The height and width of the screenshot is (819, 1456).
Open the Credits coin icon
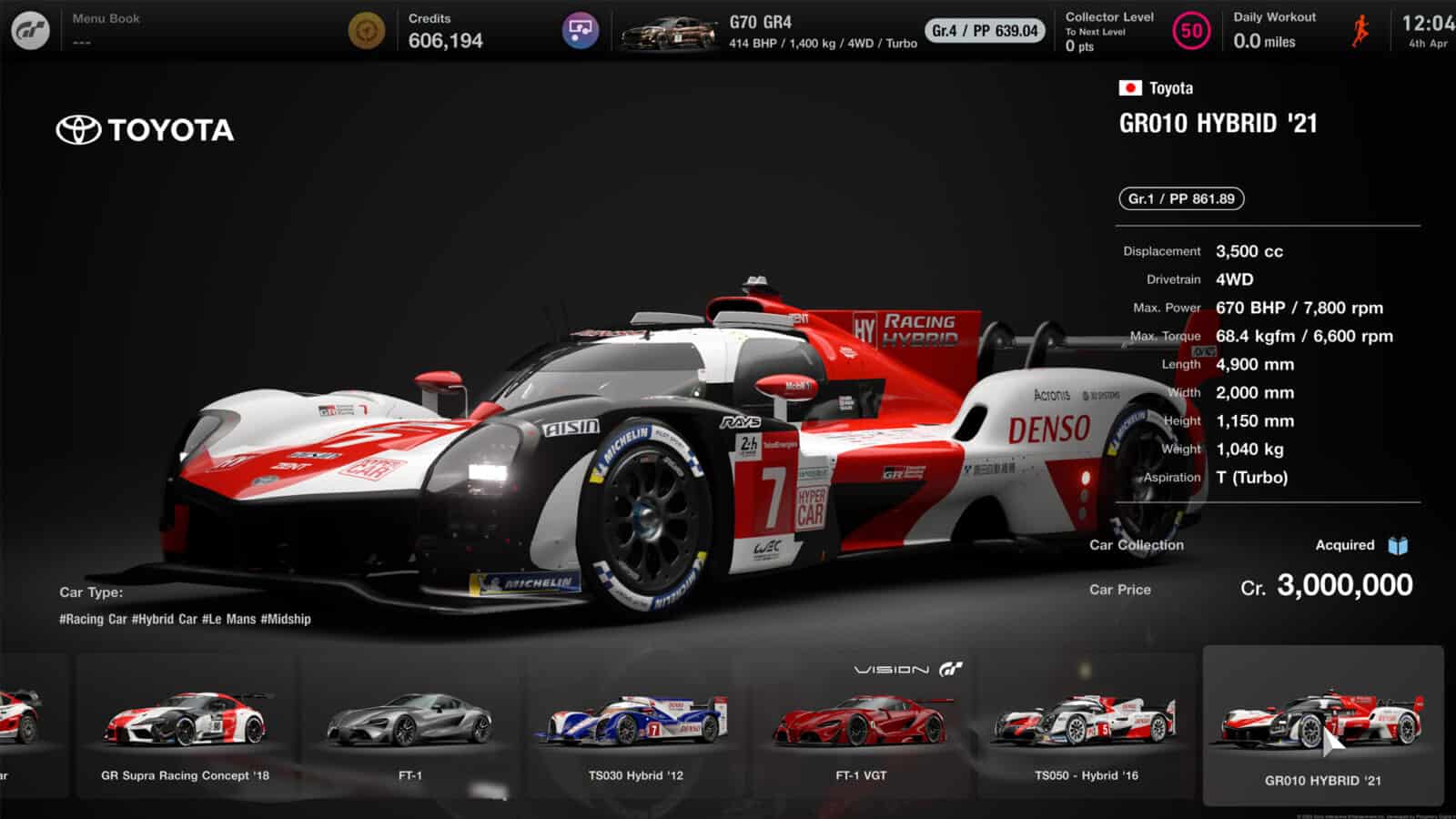pos(368,30)
